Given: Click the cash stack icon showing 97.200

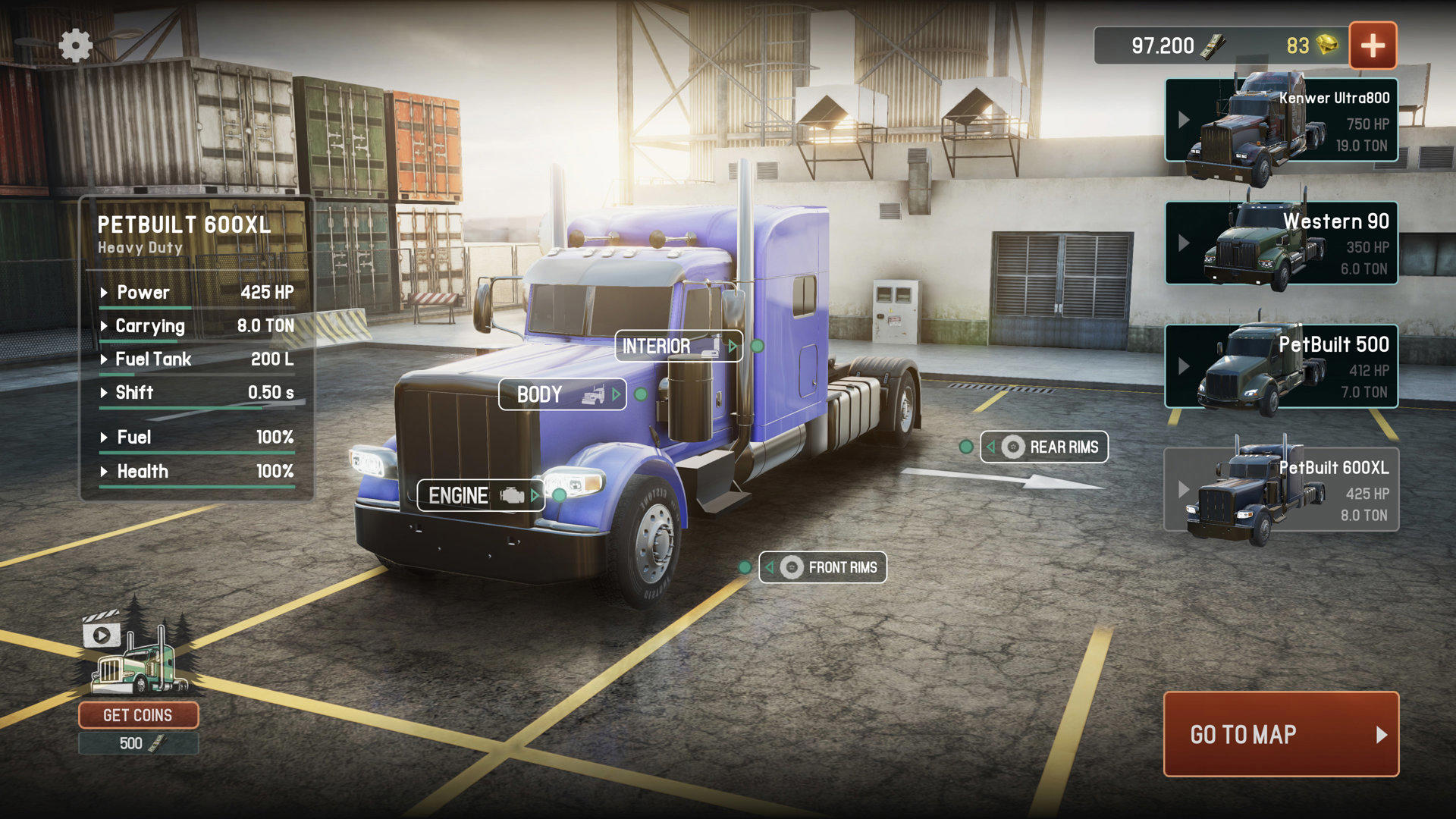Looking at the screenshot, I should (1214, 45).
